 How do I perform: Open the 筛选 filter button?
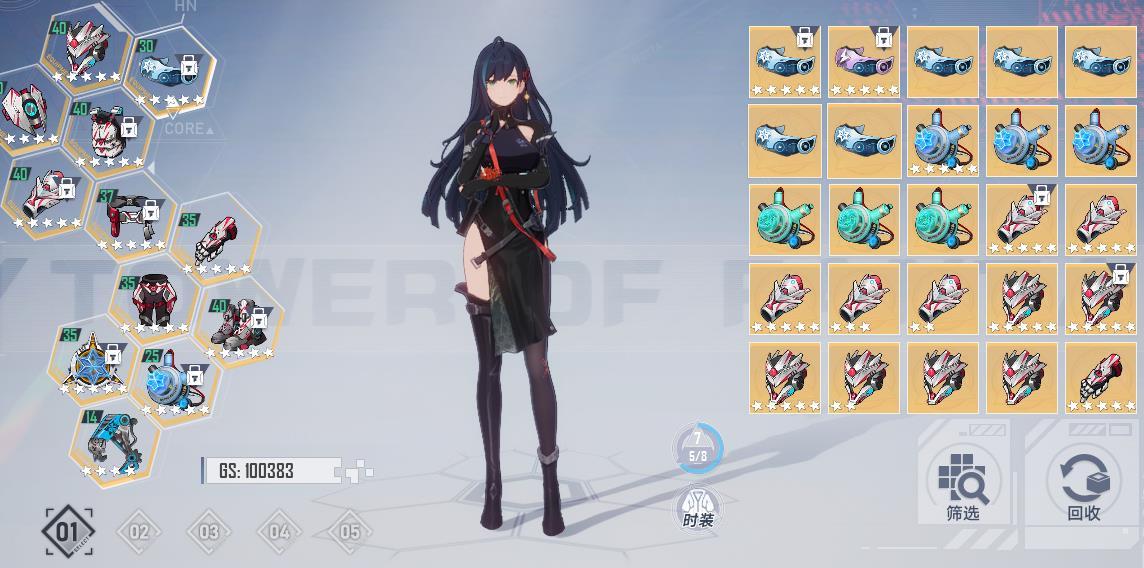(963, 485)
